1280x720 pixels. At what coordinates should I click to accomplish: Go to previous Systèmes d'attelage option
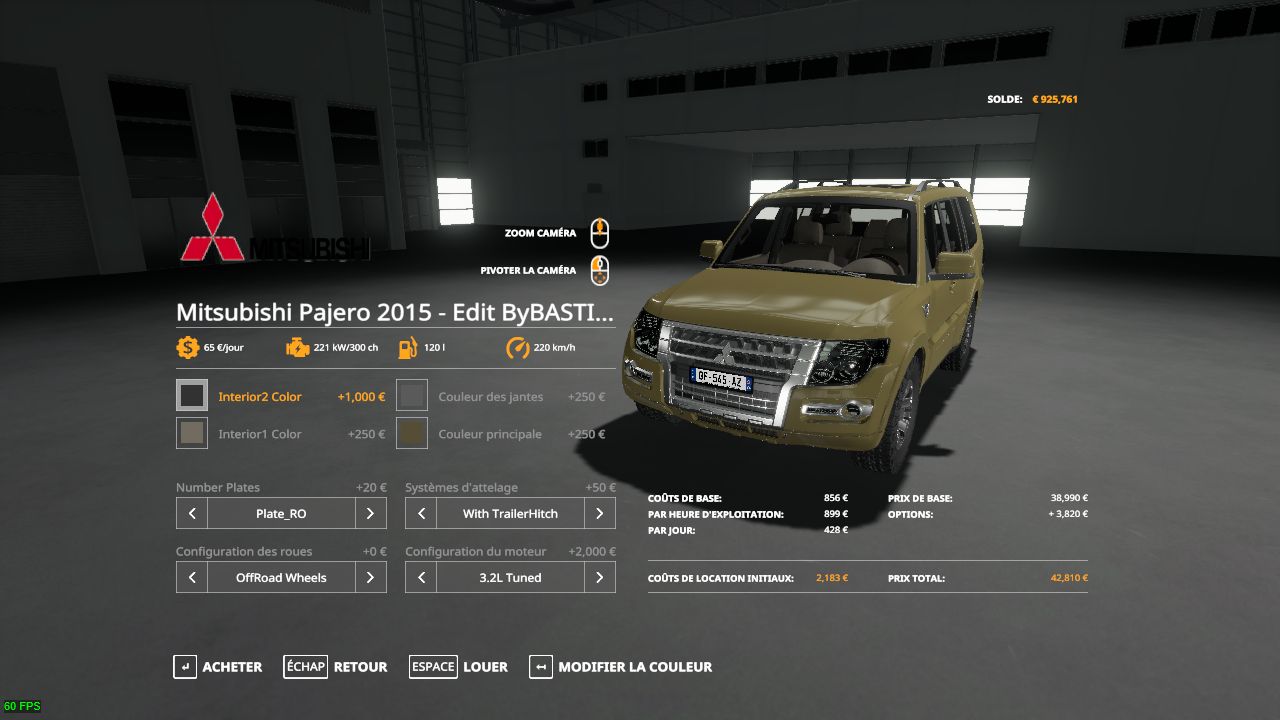pyautogui.click(x=421, y=514)
